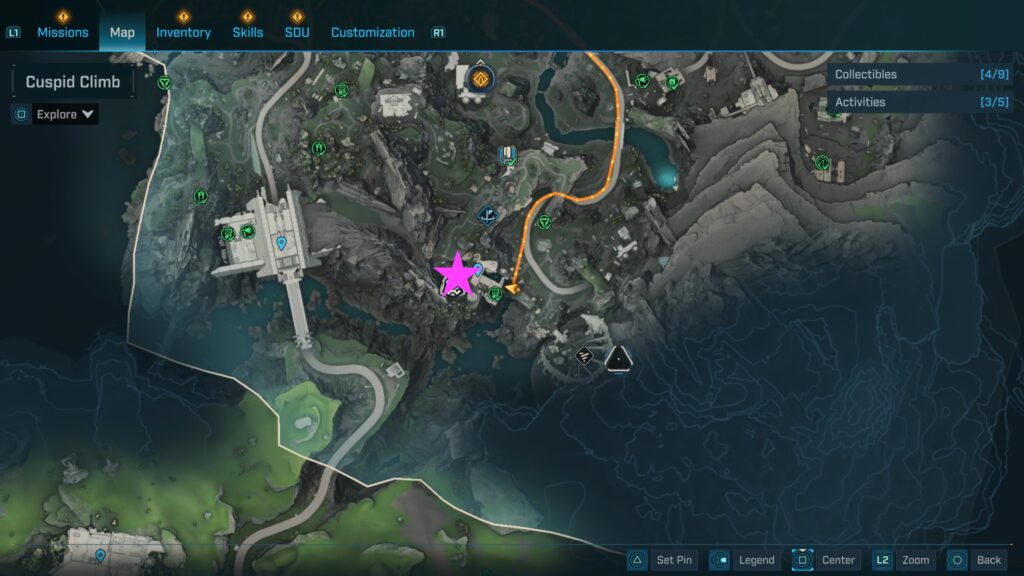
Task: Open the Missions tab
Action: (x=62, y=32)
